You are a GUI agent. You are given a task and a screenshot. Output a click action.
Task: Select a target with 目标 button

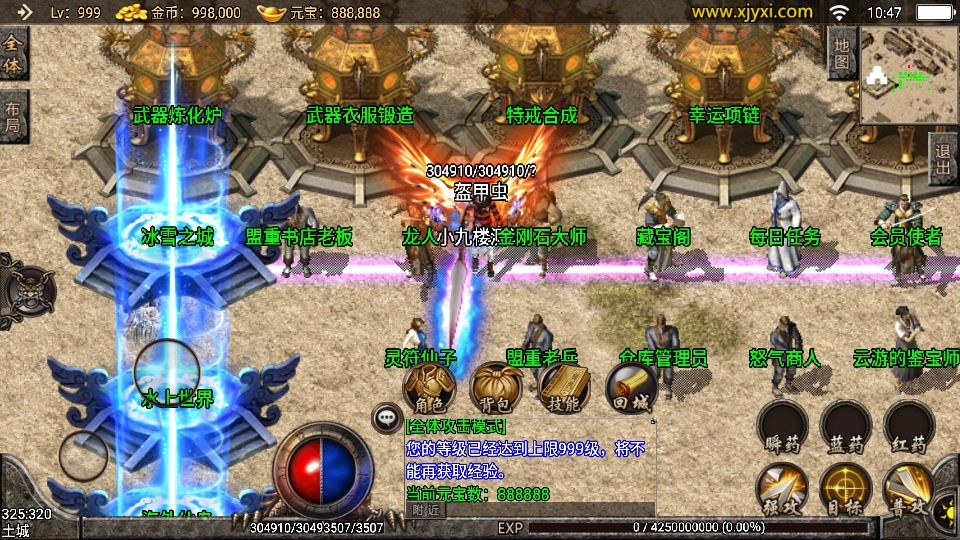tap(845, 490)
